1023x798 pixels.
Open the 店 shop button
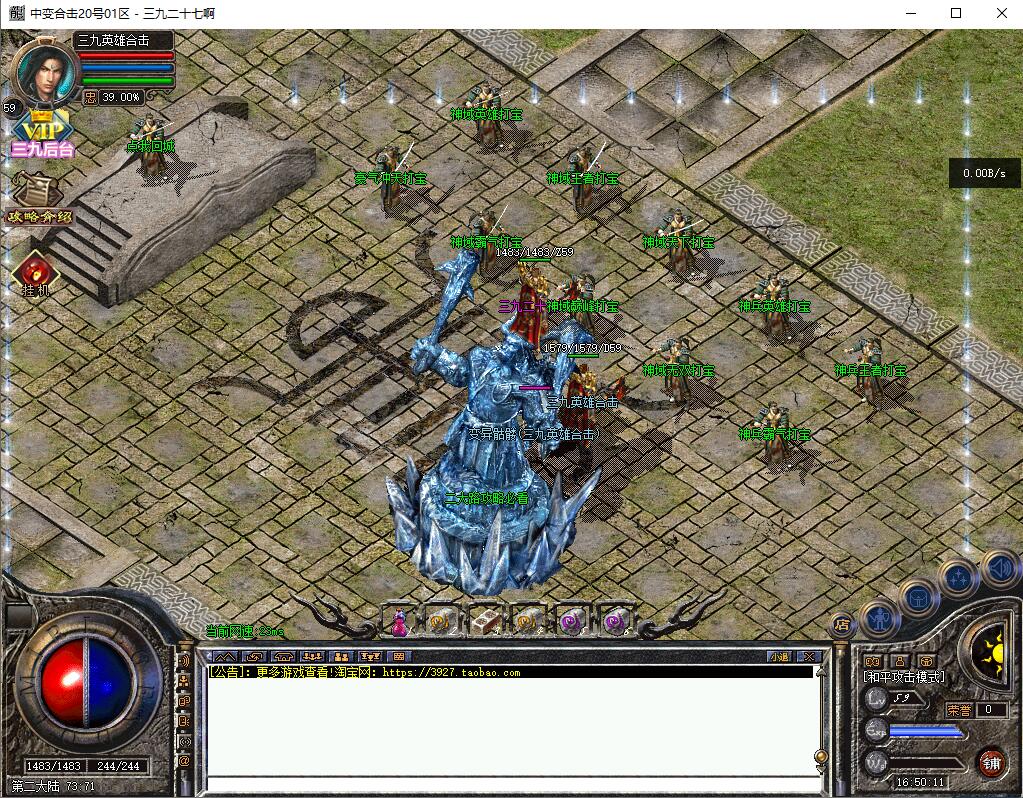(x=841, y=623)
